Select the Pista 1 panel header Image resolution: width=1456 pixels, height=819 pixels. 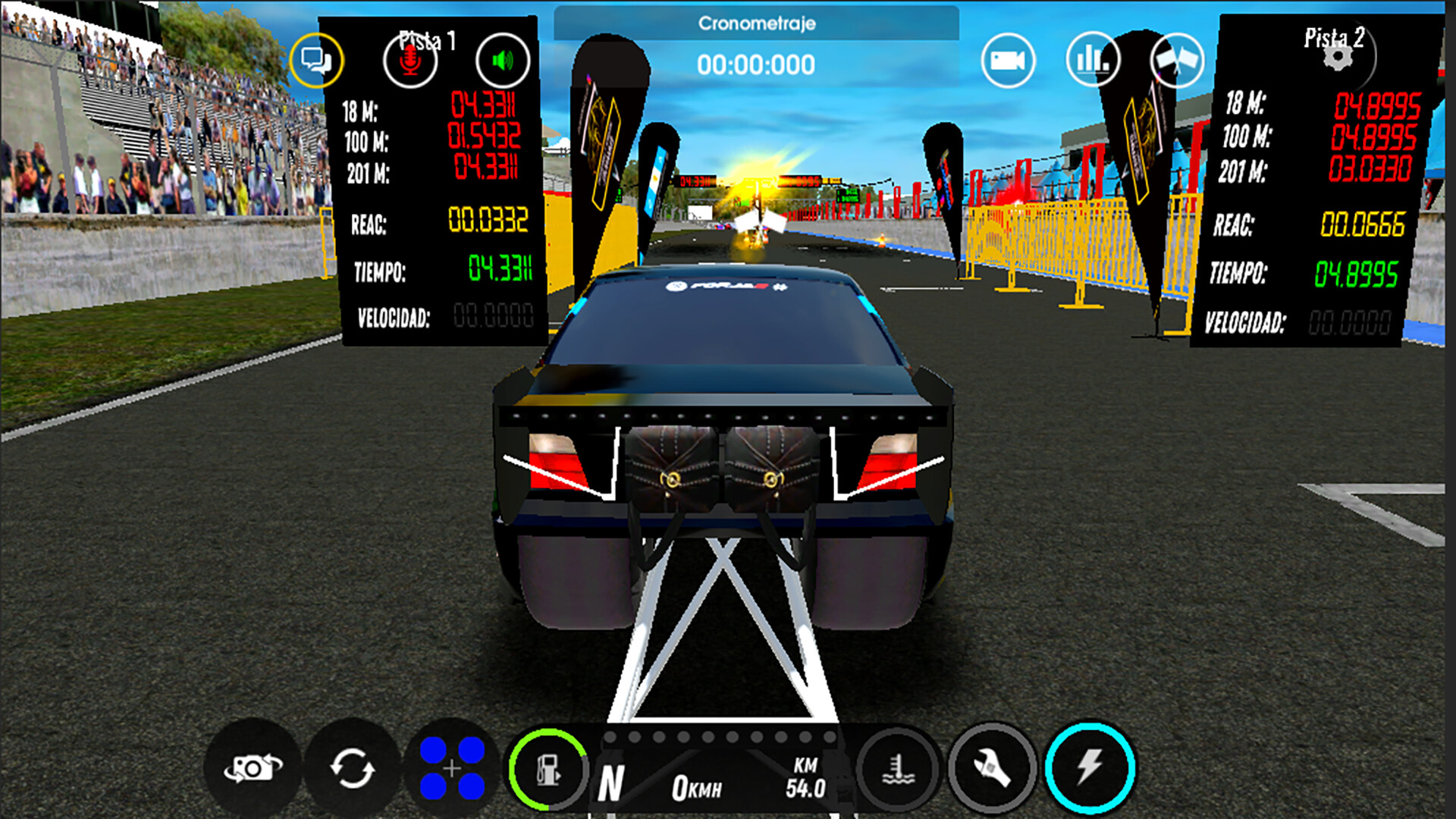coord(427,39)
